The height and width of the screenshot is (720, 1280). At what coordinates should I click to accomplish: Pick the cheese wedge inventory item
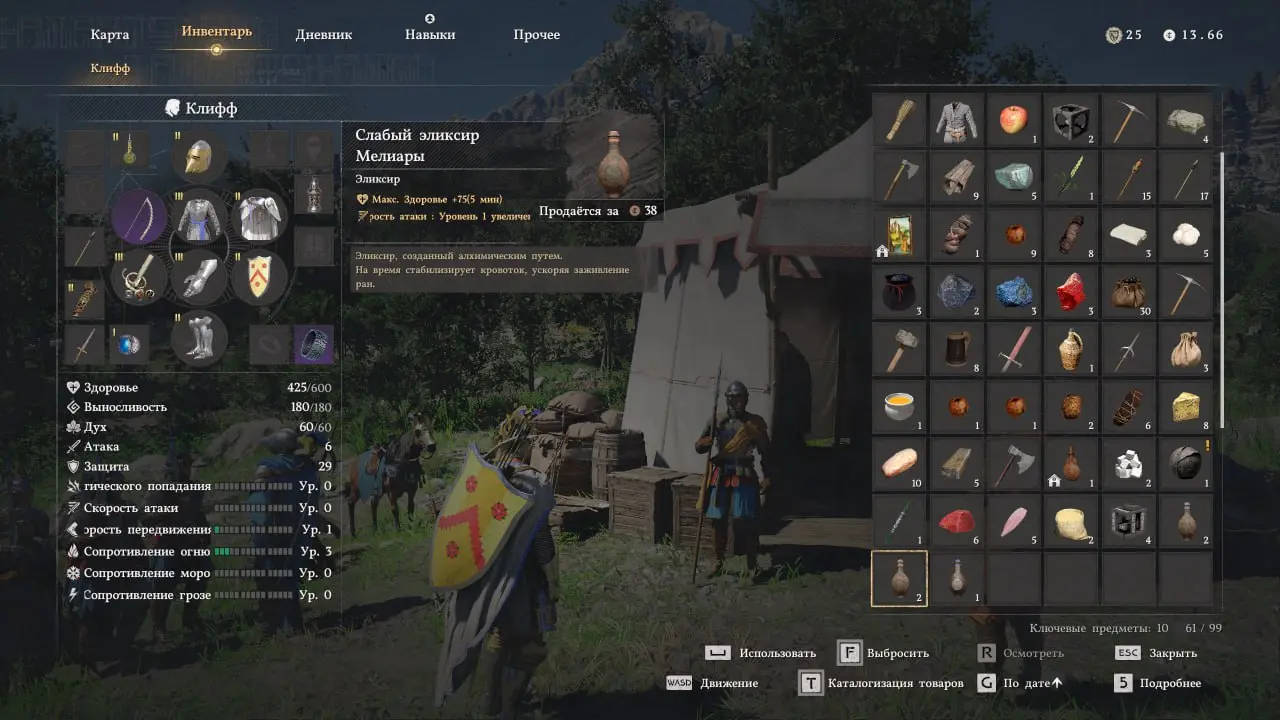[1187, 406]
